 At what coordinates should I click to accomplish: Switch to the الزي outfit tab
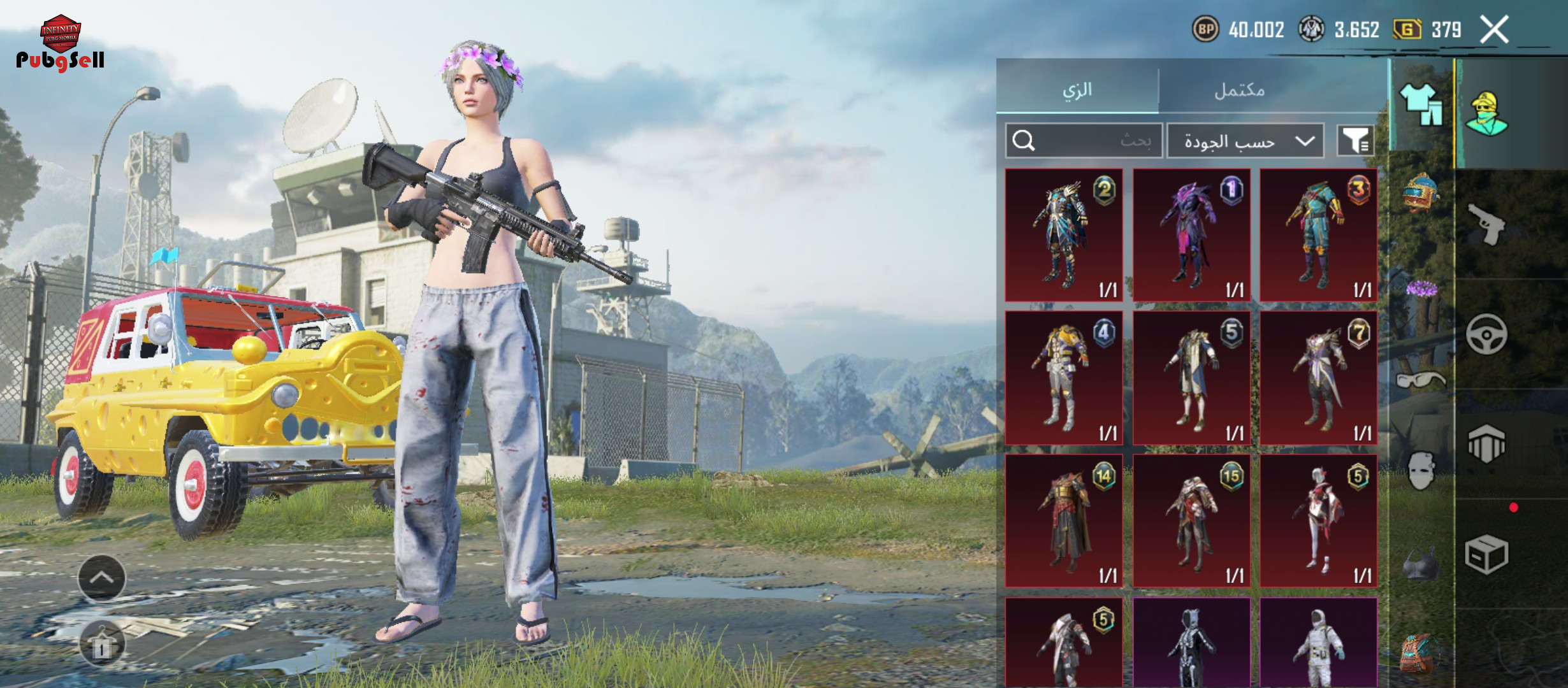click(x=1077, y=89)
